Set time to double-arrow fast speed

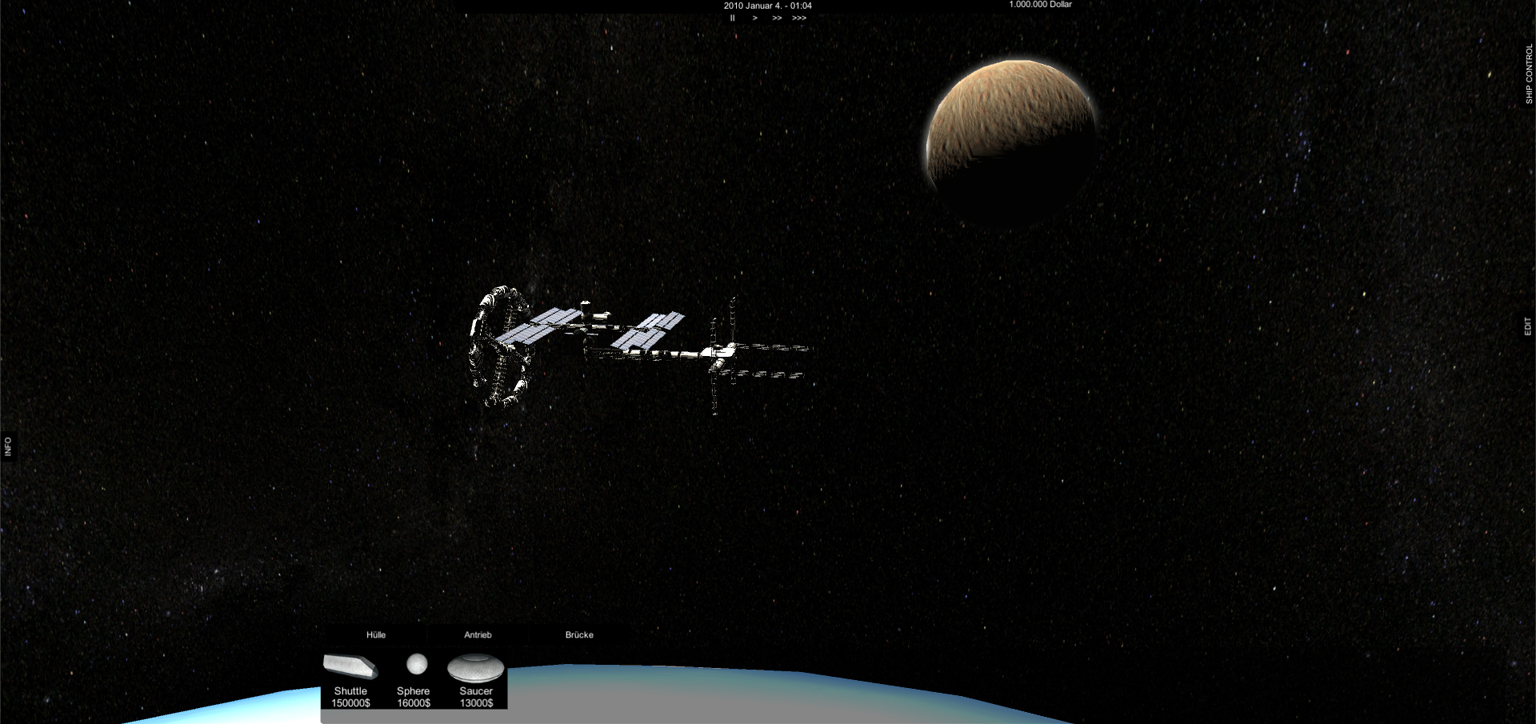(x=777, y=18)
